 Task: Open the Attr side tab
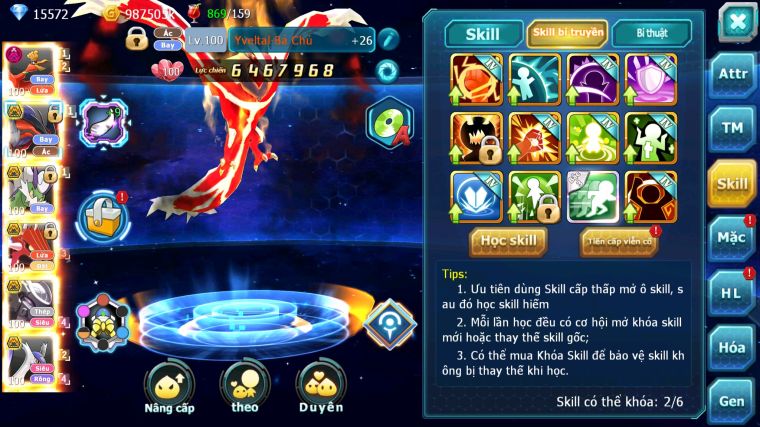click(x=732, y=77)
